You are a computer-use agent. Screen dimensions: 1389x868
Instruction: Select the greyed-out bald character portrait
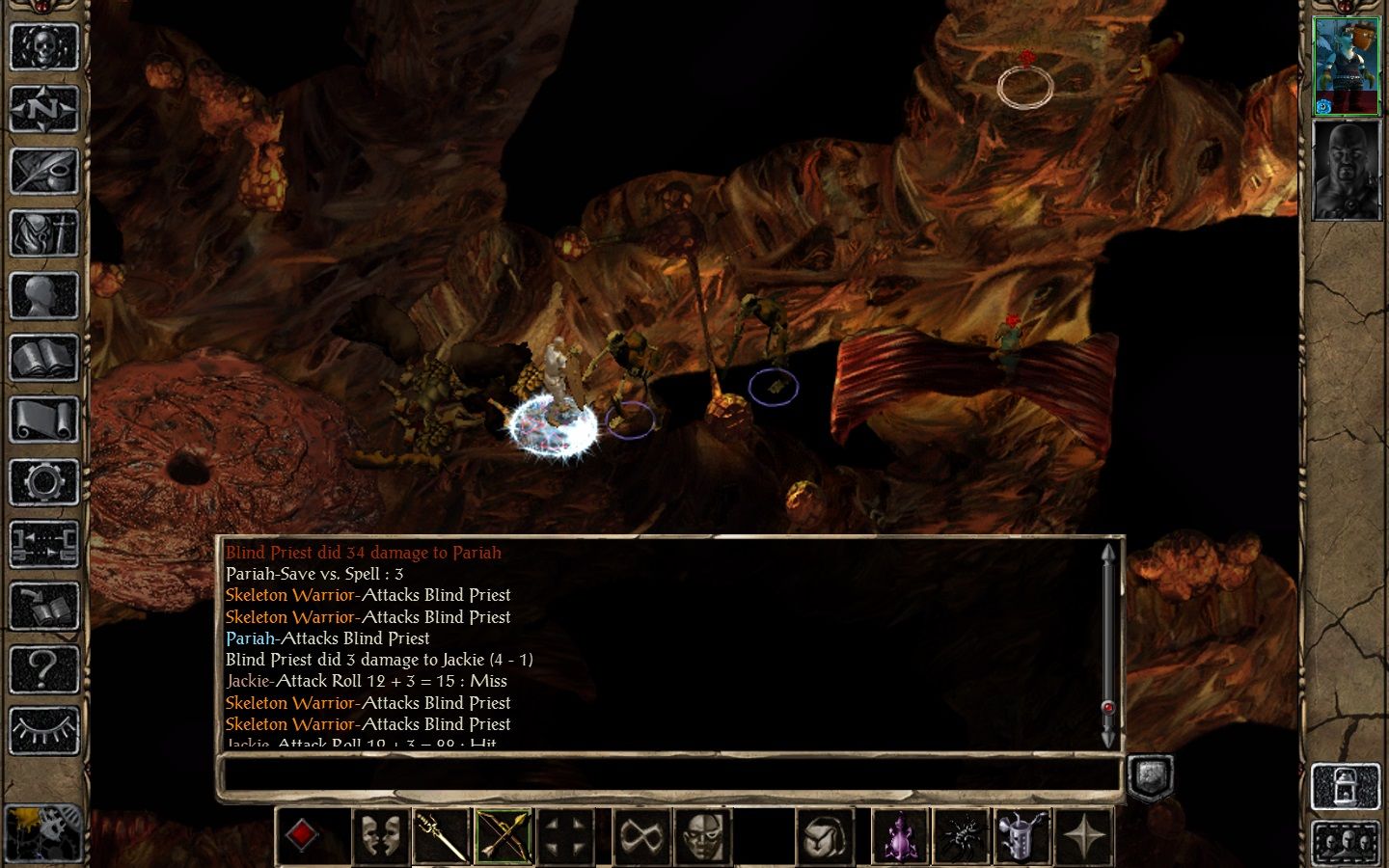1347,171
